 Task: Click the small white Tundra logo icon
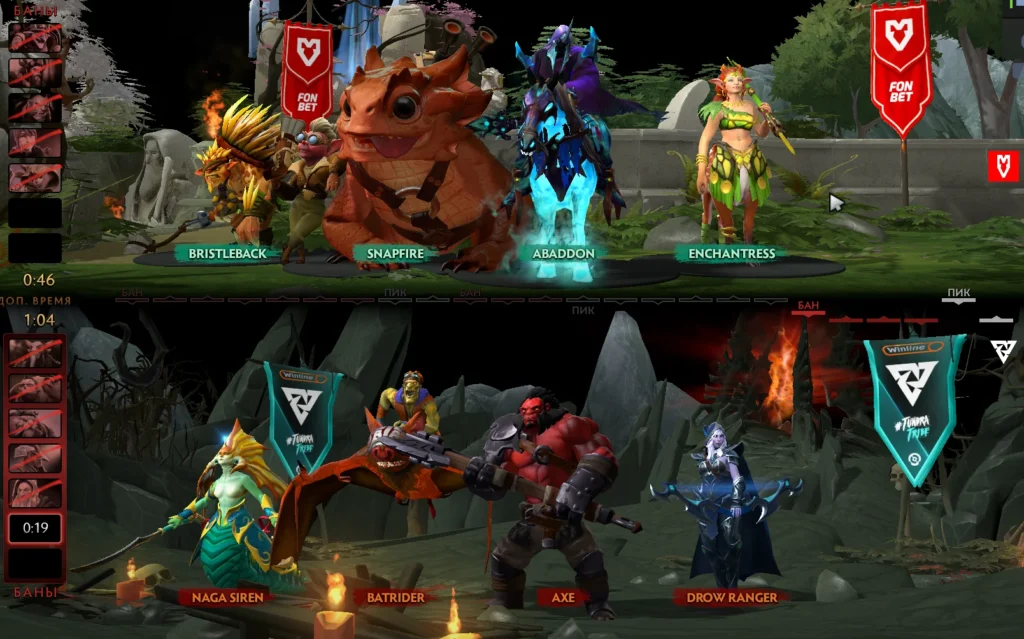(x=1003, y=351)
